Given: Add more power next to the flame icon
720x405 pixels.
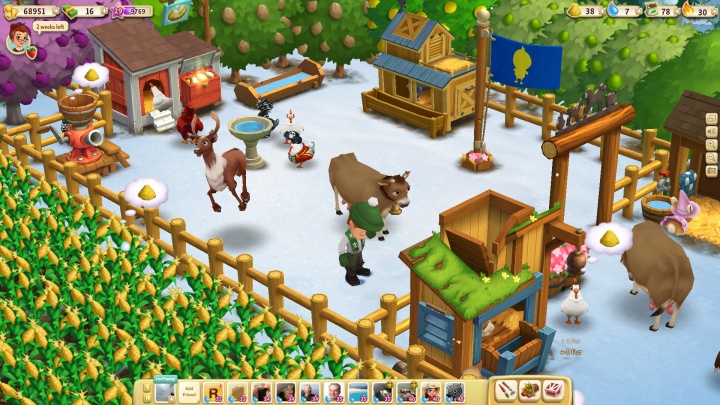Looking at the screenshot, I should (x=712, y=11).
